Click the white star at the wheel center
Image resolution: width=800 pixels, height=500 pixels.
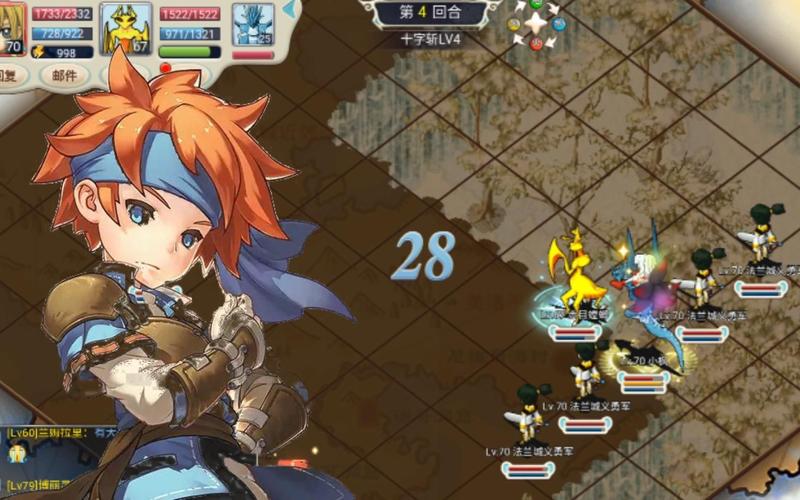(537, 23)
